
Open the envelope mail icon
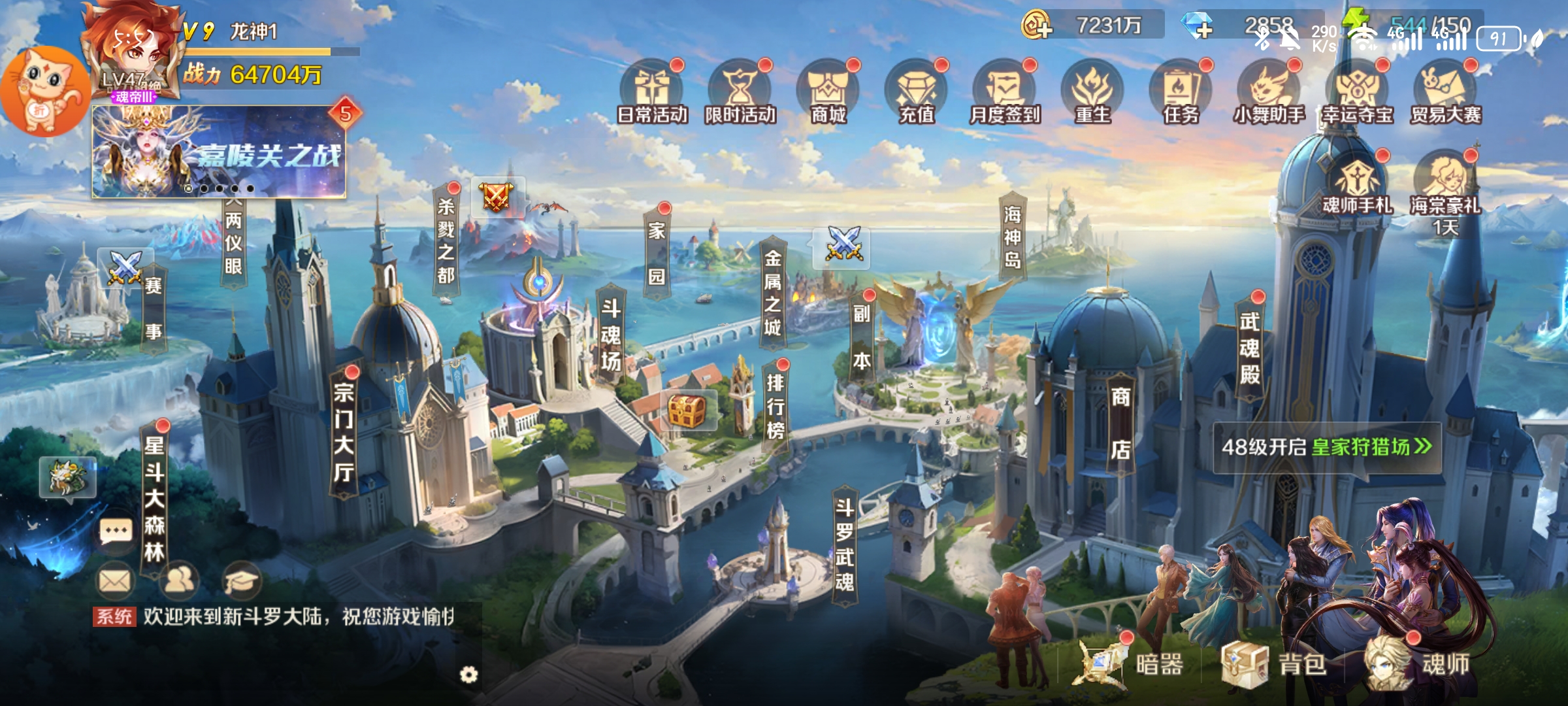tap(116, 580)
